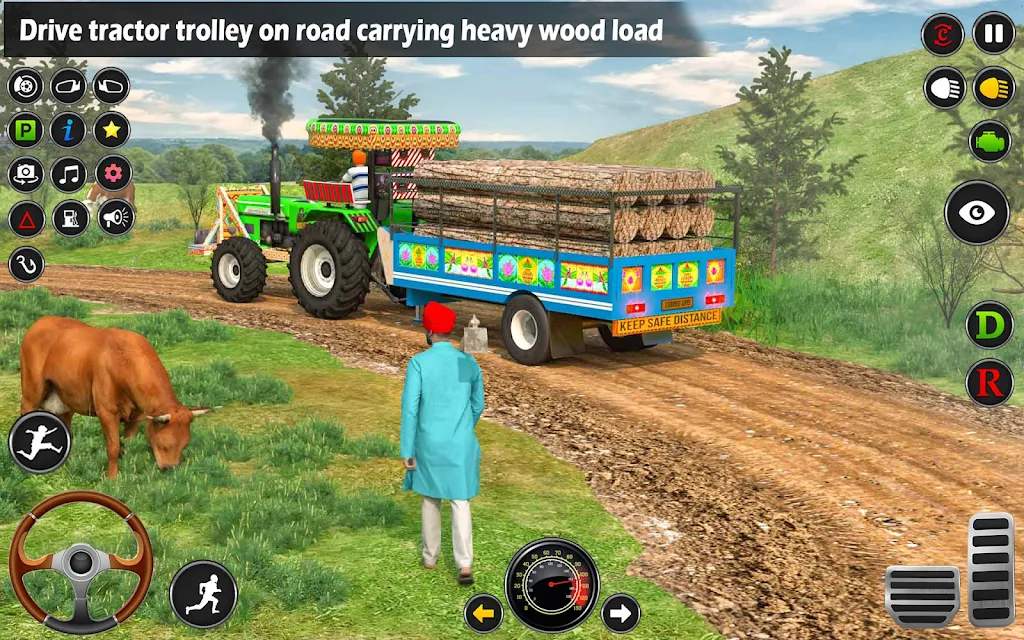The height and width of the screenshot is (640, 1024).
Task: Change the view with the eye button
Action: point(977,212)
